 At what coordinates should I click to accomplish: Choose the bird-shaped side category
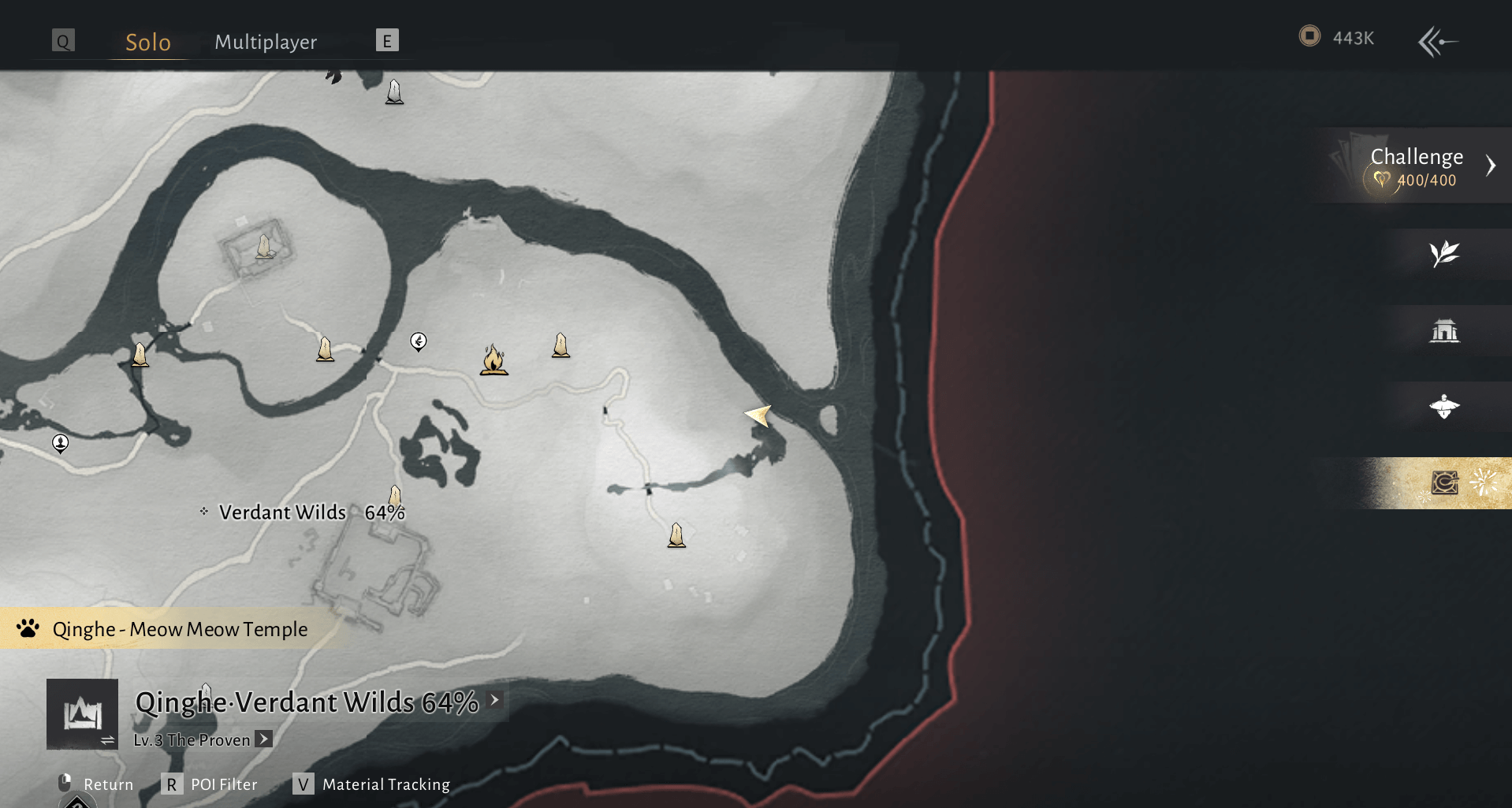point(1444,407)
